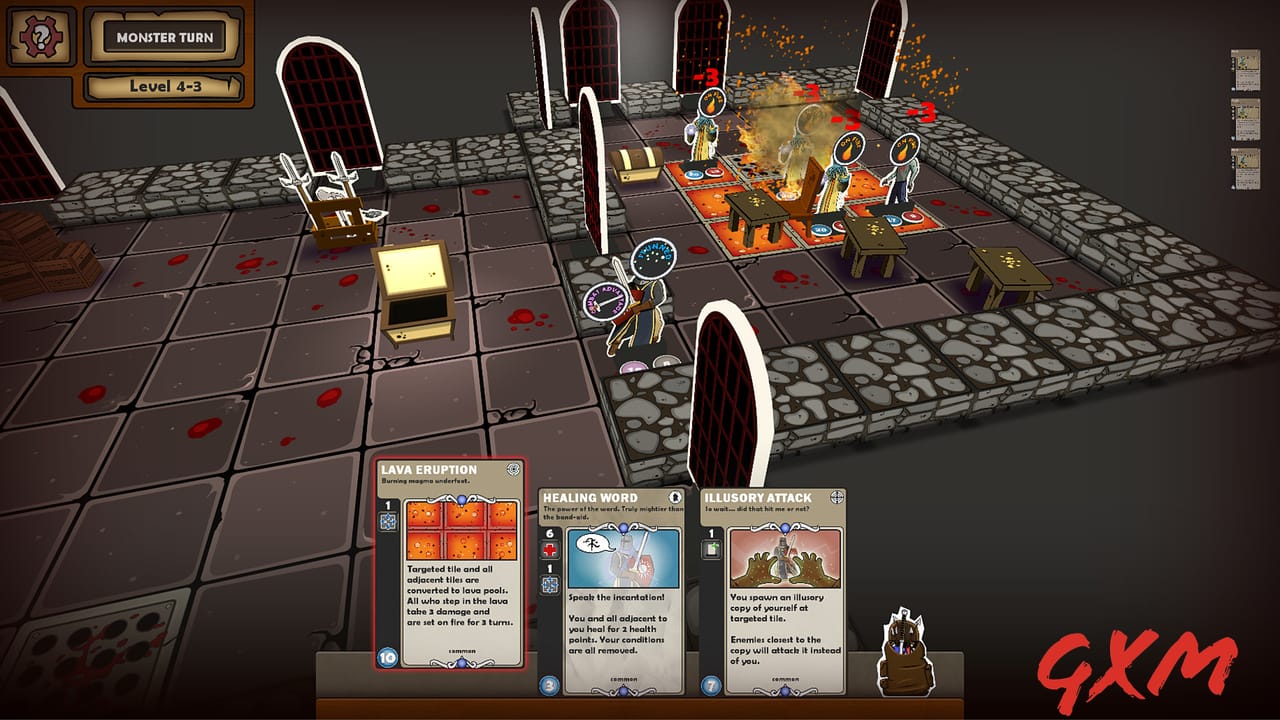This screenshot has width=1280, height=720.
Task: Click the health cross icon on Healing Word card
Action: [549, 547]
